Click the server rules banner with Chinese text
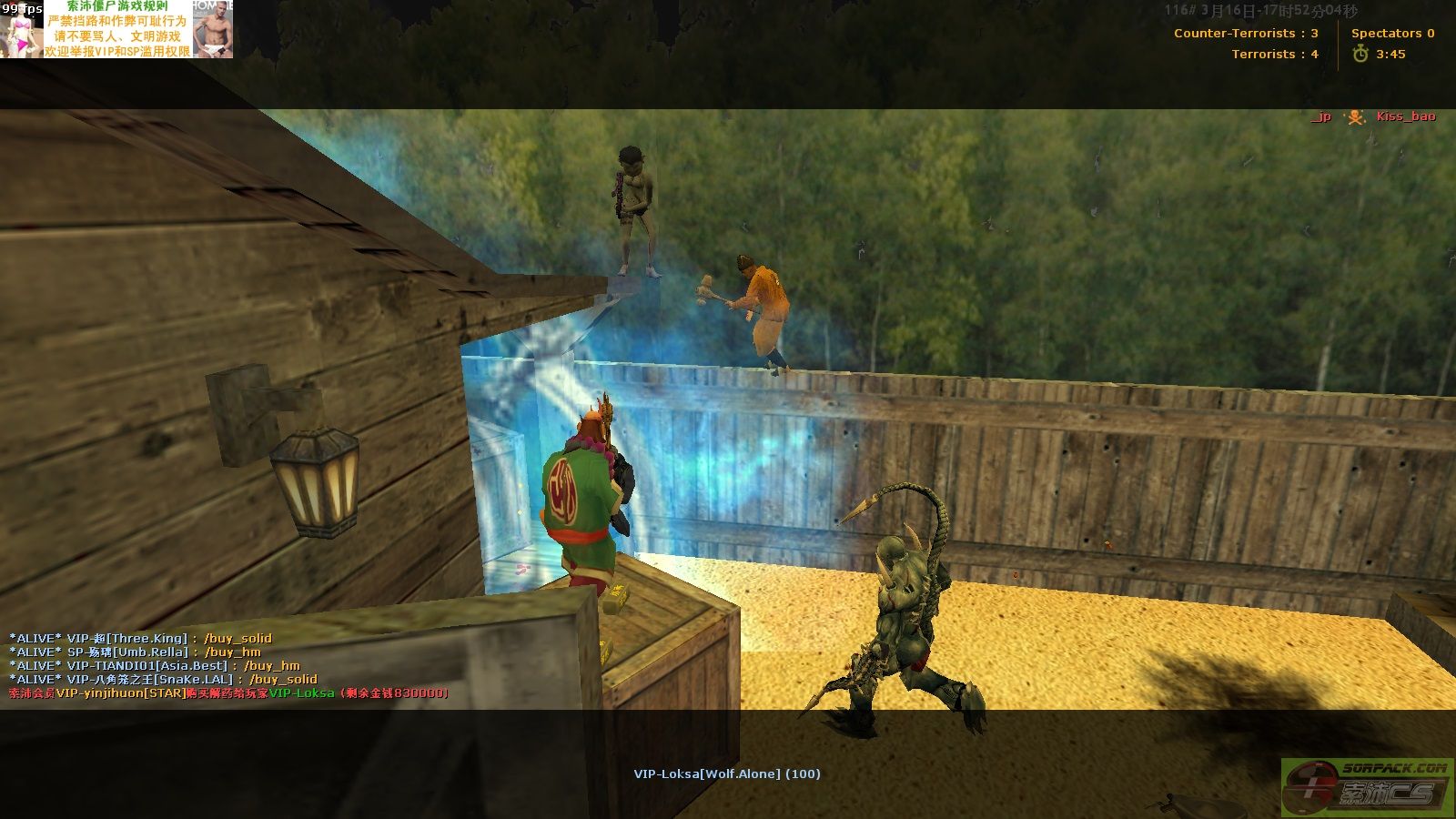This screenshot has width=1456, height=819. pyautogui.click(x=117, y=30)
